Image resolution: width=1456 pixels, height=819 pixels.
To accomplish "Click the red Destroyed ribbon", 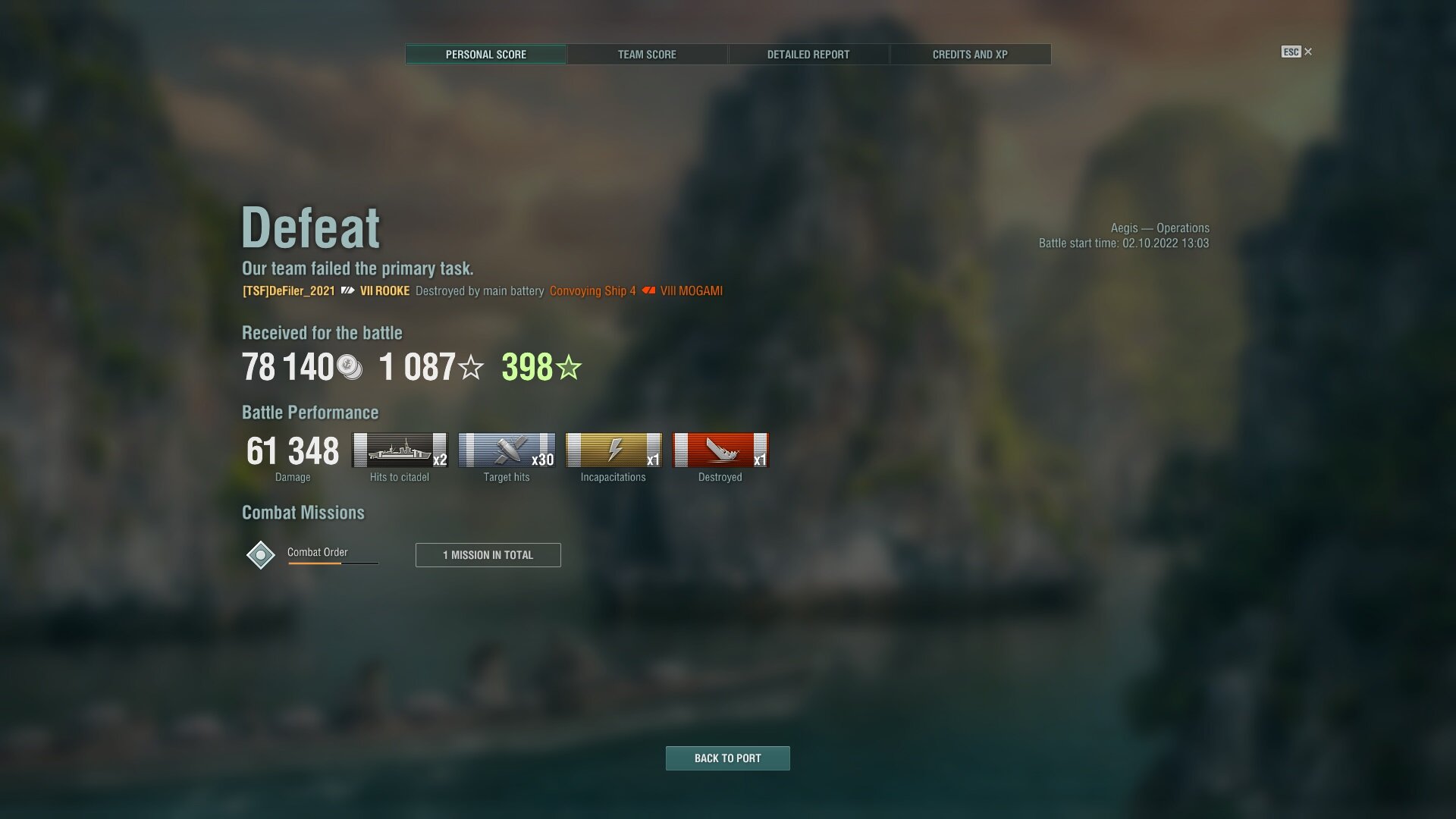I will click(x=720, y=450).
